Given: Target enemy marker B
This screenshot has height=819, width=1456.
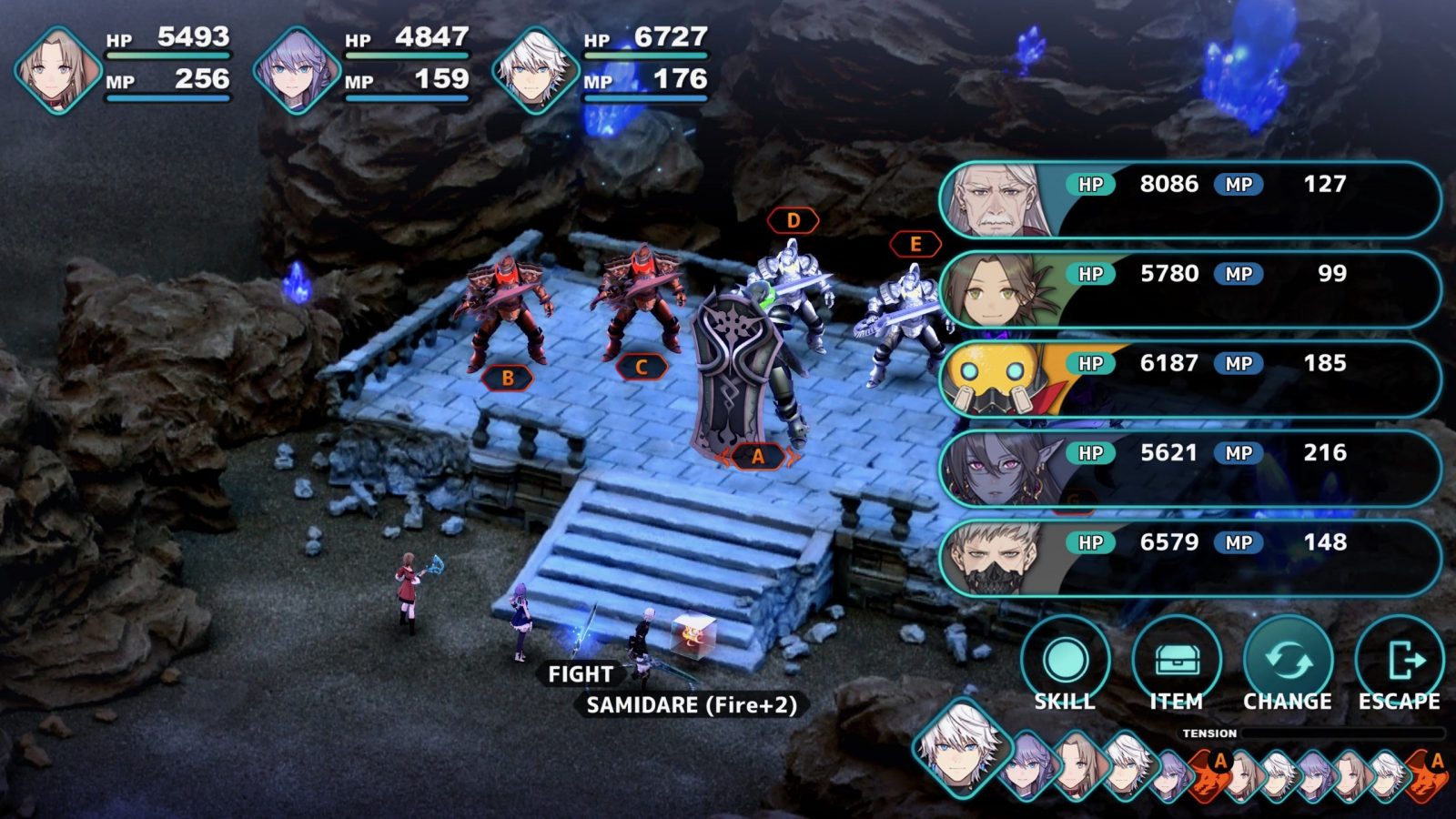Looking at the screenshot, I should tap(507, 378).
